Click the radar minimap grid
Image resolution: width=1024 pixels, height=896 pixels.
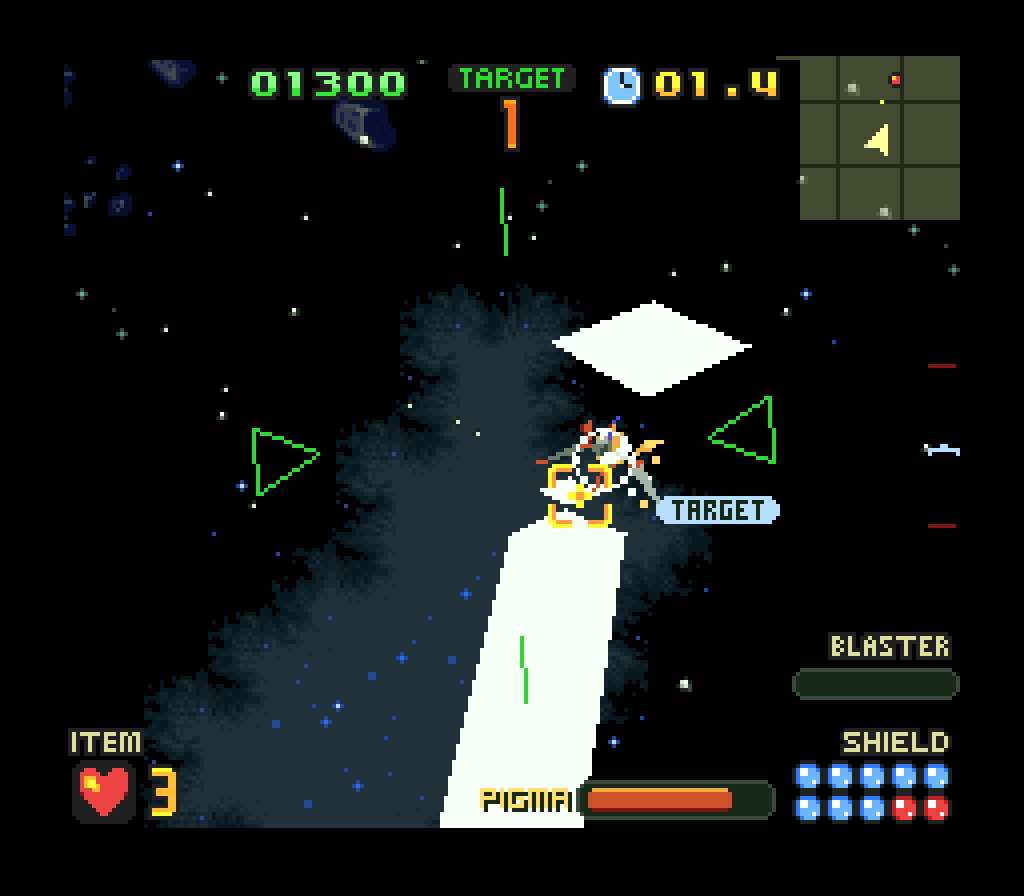[880, 138]
